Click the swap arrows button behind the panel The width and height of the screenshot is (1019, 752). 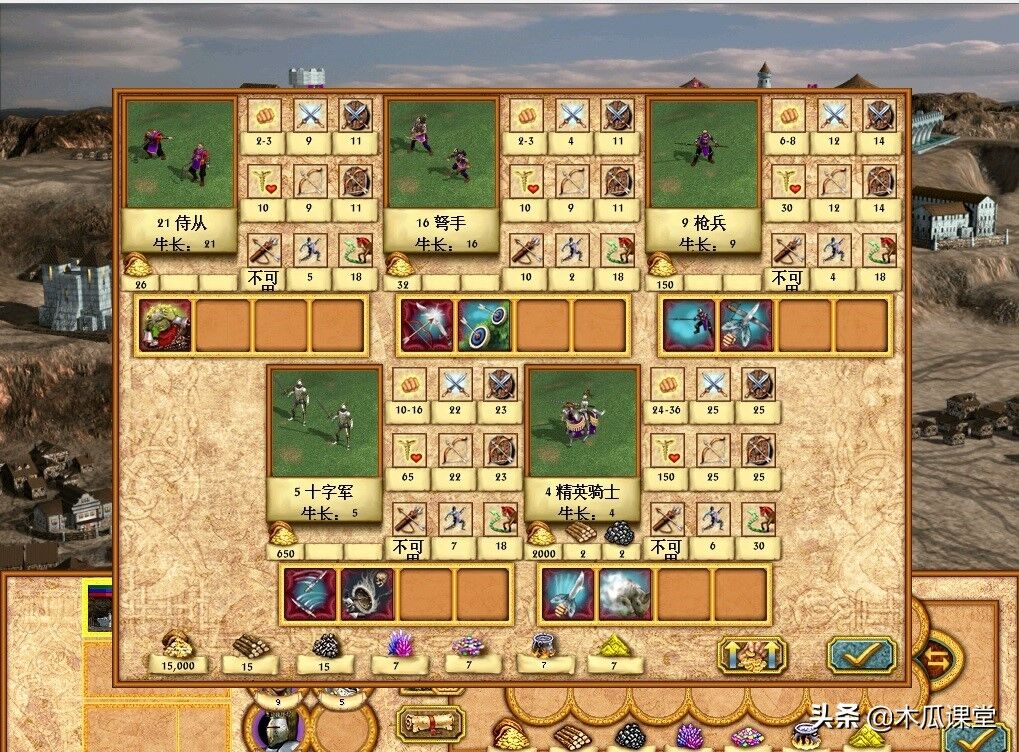(x=937, y=659)
